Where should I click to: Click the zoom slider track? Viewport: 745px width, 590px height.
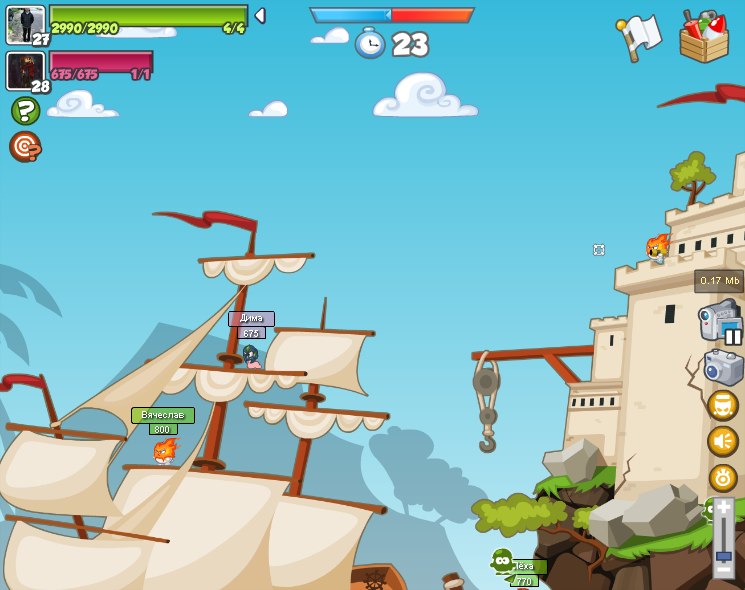click(x=723, y=535)
